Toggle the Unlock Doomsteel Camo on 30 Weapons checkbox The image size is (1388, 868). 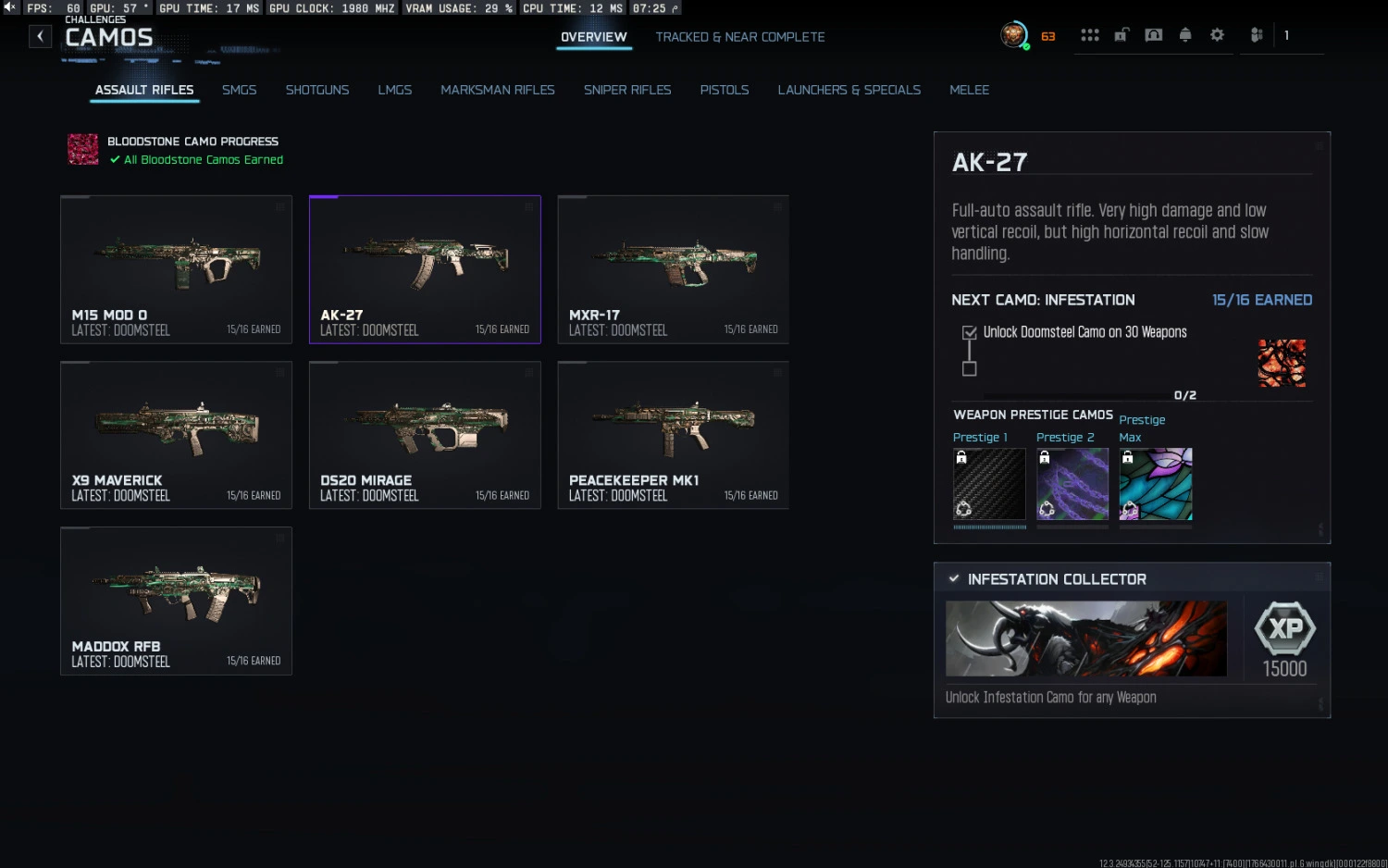pyautogui.click(x=969, y=331)
